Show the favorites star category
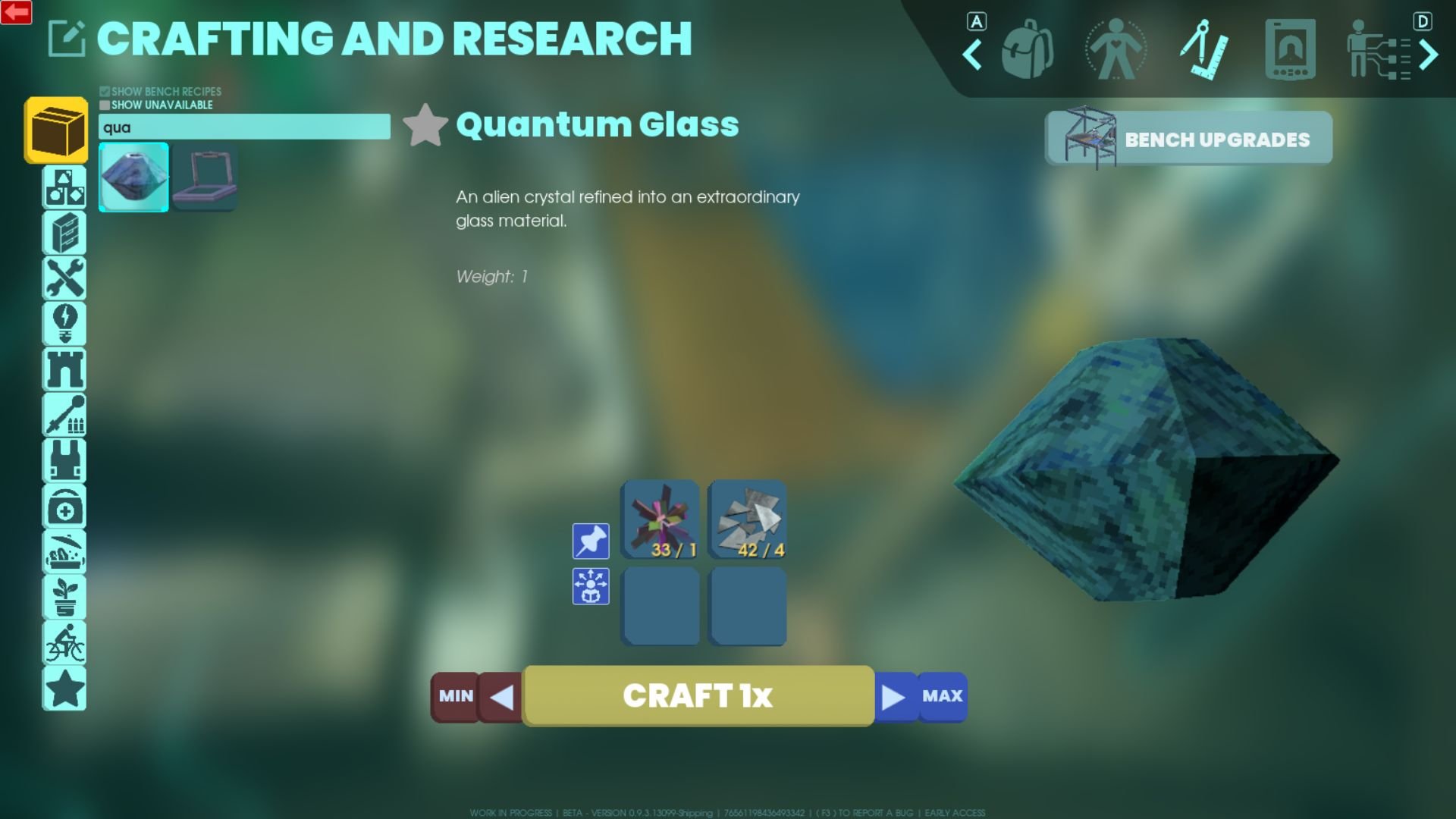The image size is (1456, 819). tap(64, 689)
